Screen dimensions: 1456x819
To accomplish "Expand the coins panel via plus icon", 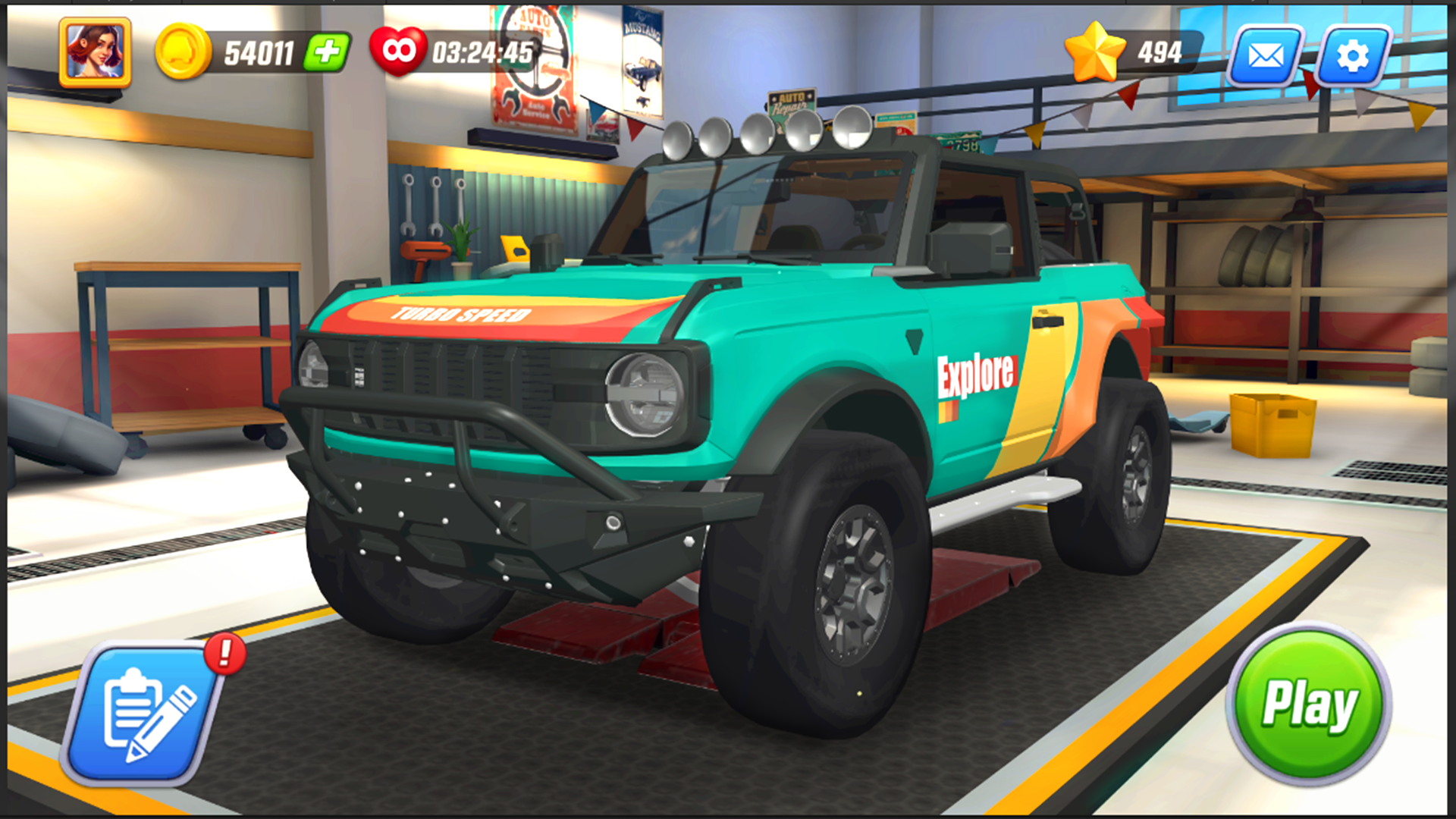I will 328,53.
